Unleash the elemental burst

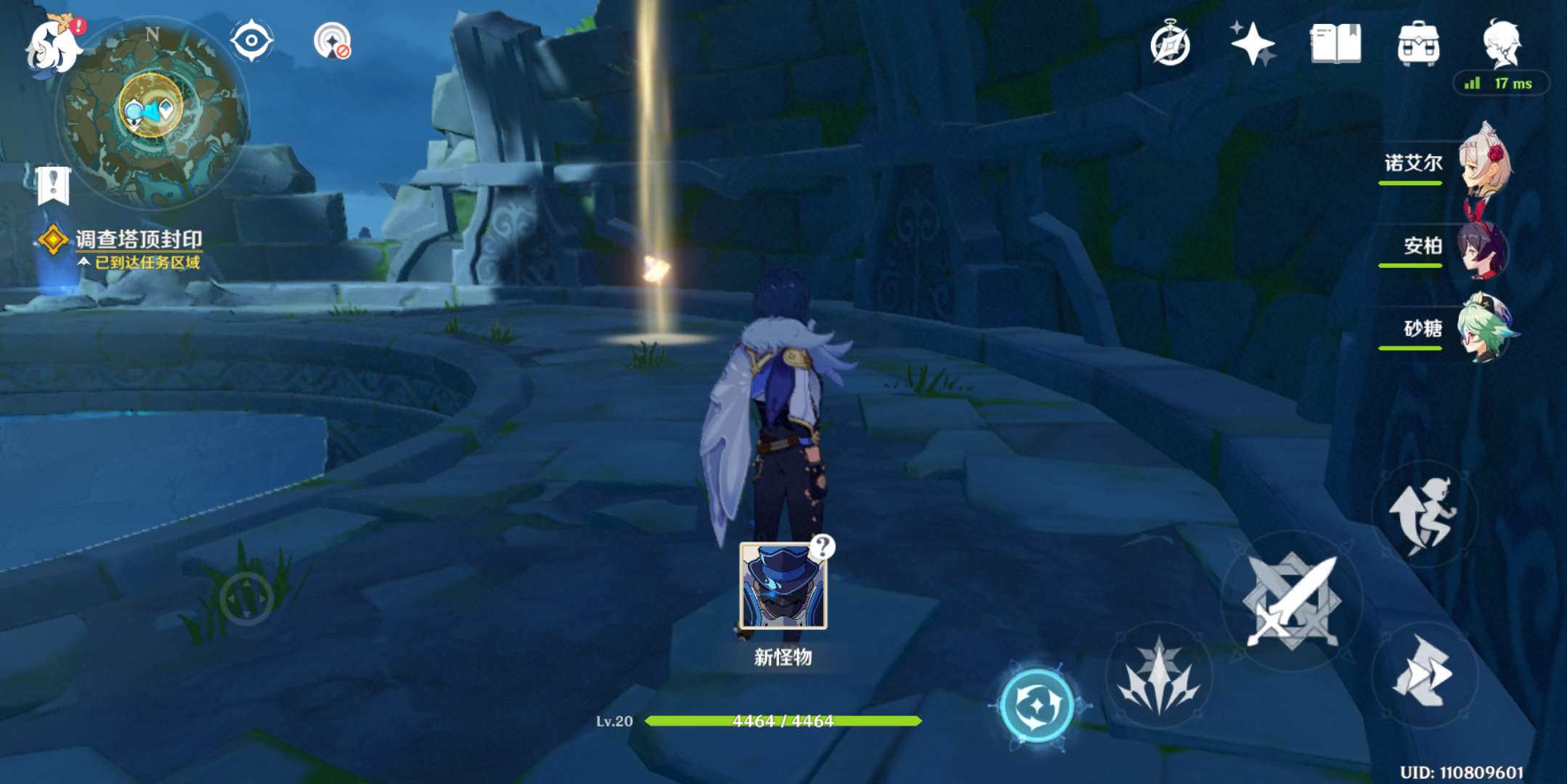[x=1036, y=705]
